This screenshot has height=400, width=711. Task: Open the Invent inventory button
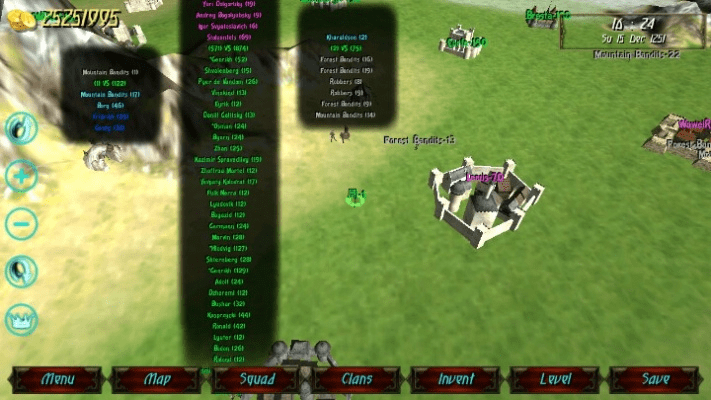pos(457,380)
